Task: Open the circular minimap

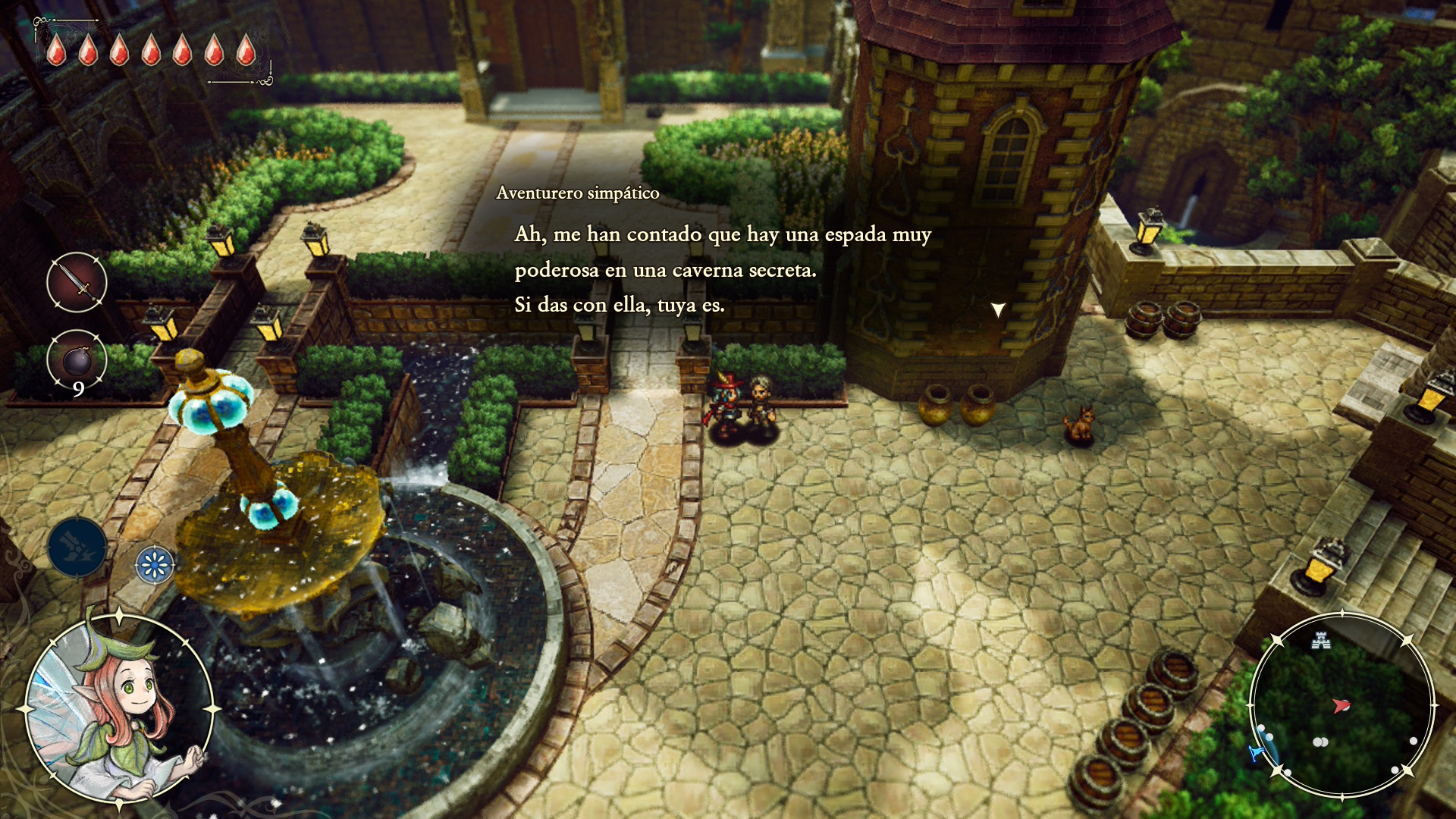Action: (1341, 705)
